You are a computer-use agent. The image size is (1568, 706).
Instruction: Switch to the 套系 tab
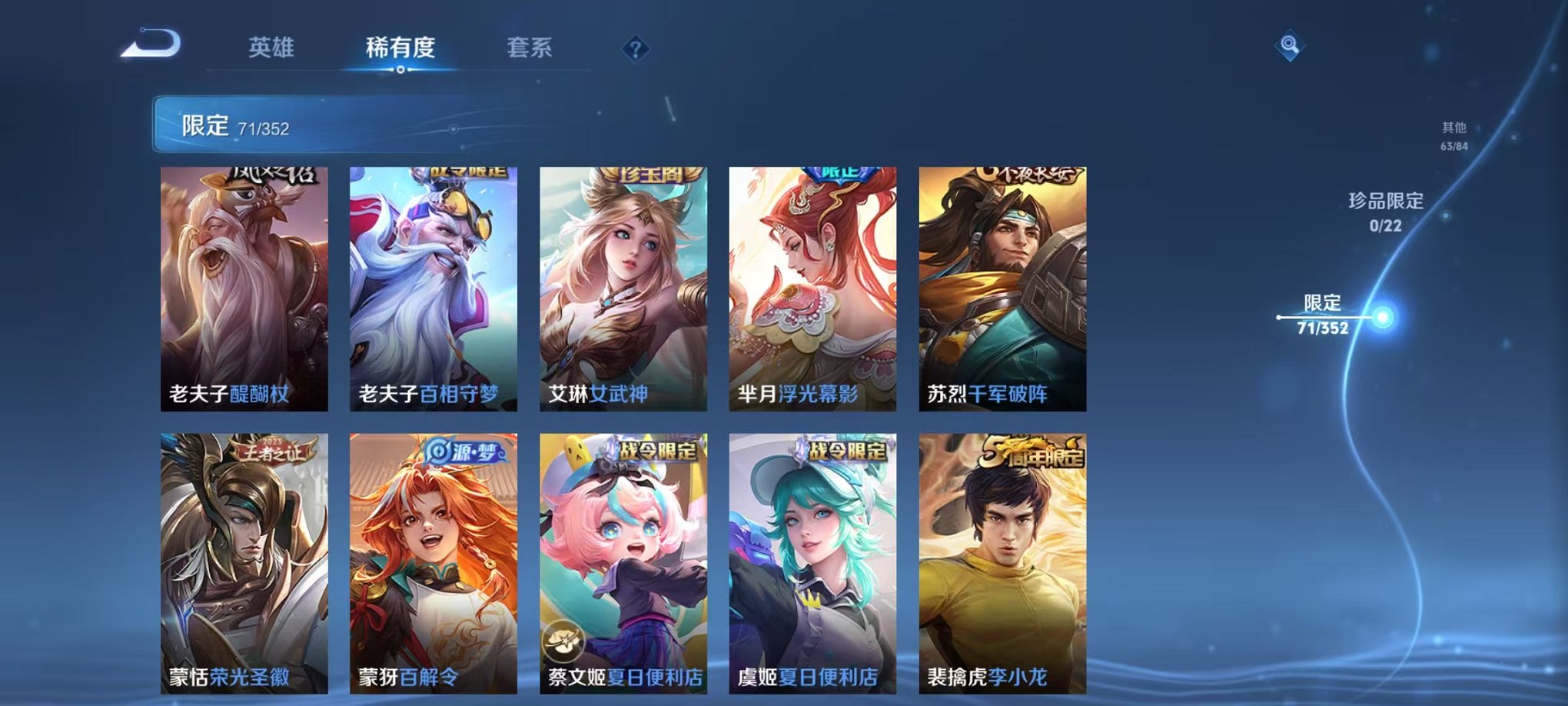point(536,46)
